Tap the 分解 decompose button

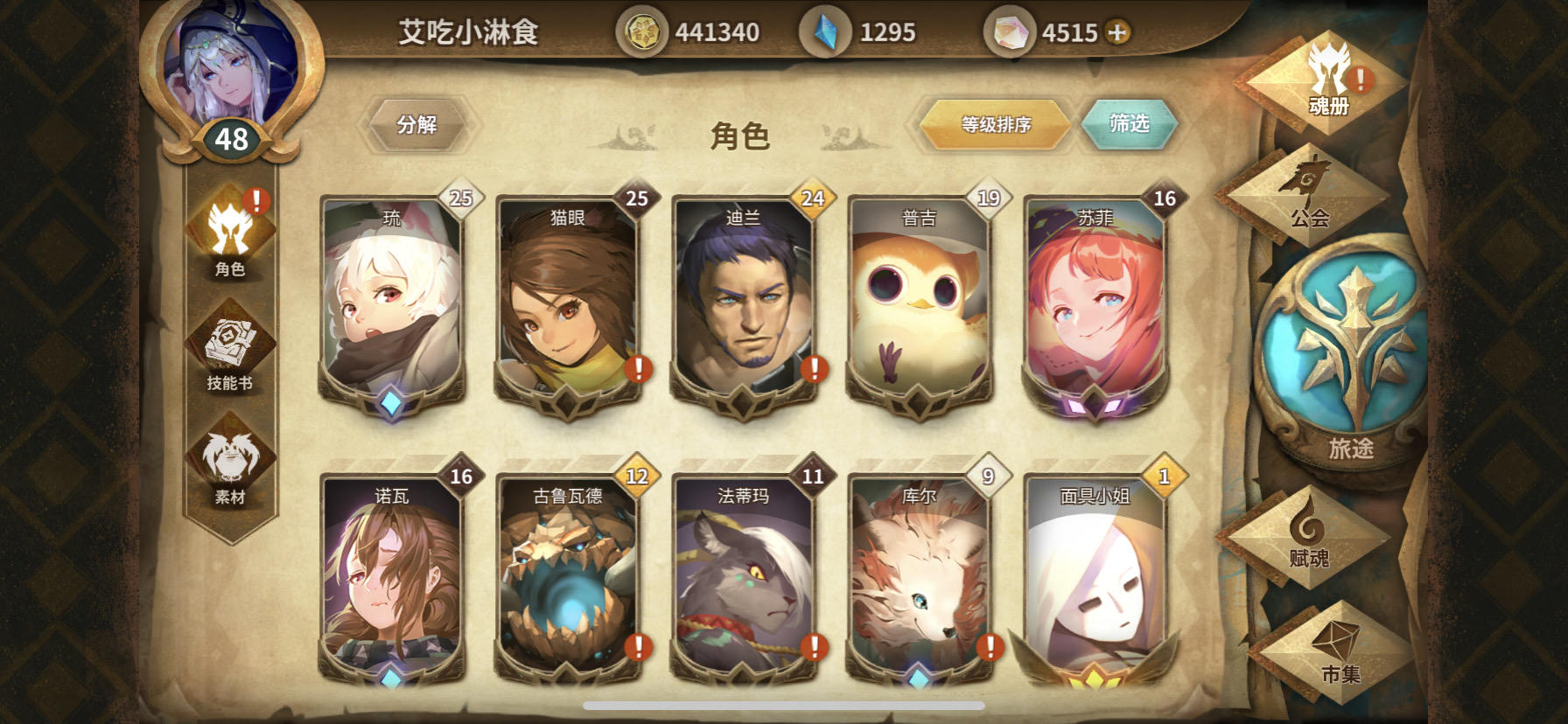click(417, 124)
